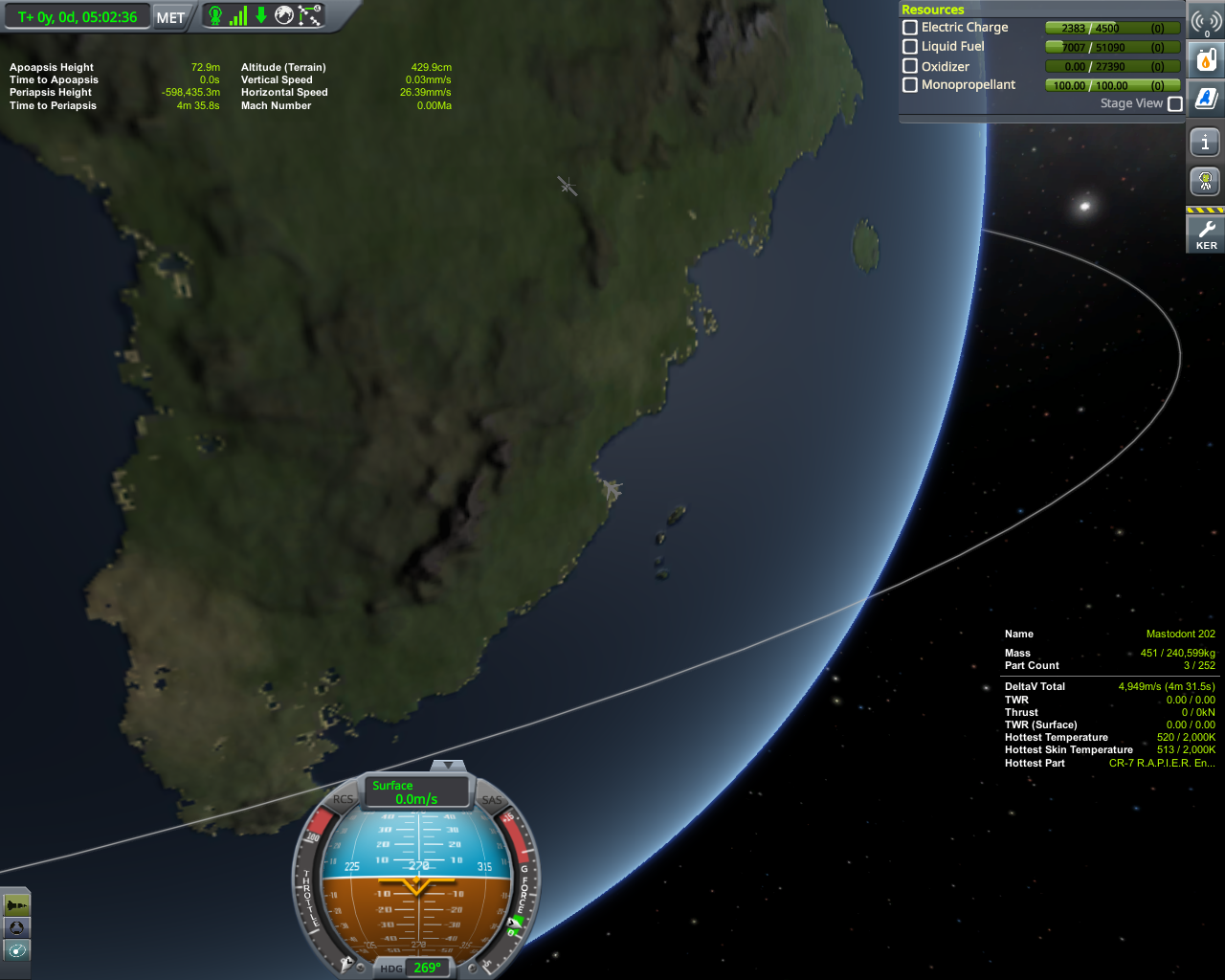The height and width of the screenshot is (980, 1225).
Task: Click the map mode orbit button
Action: [x=16, y=950]
